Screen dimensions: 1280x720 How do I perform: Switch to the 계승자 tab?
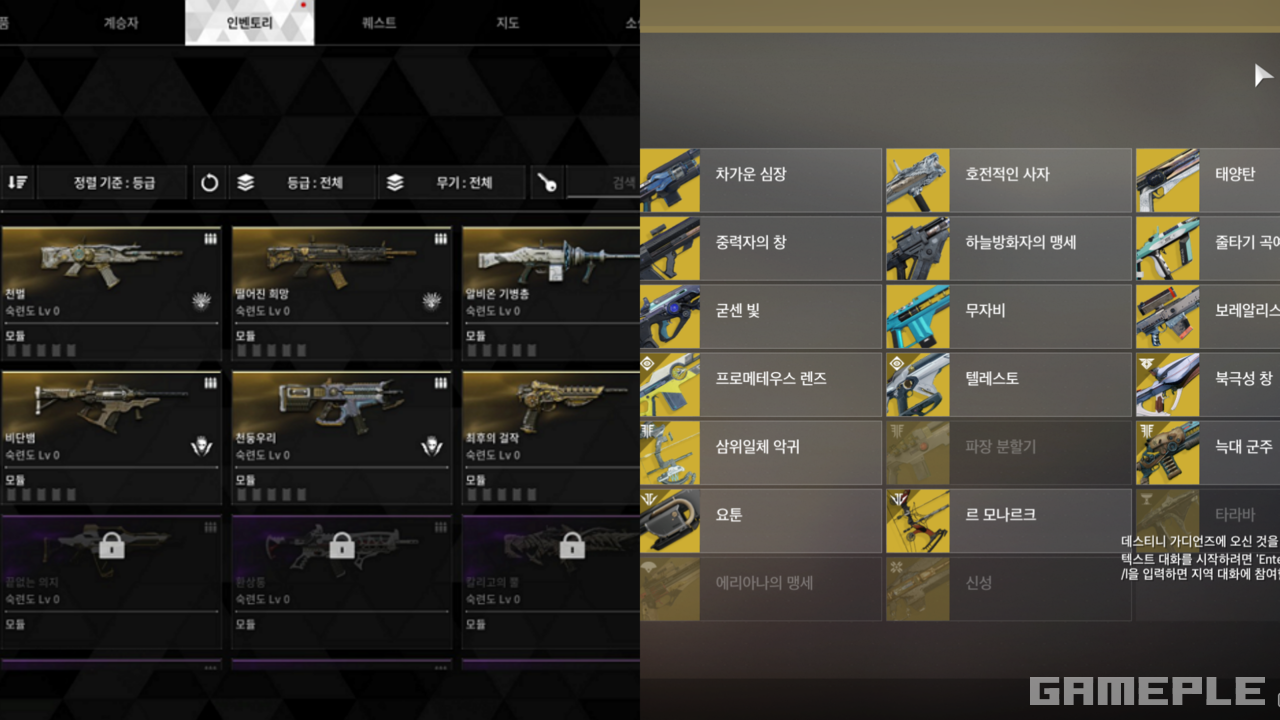pos(121,23)
